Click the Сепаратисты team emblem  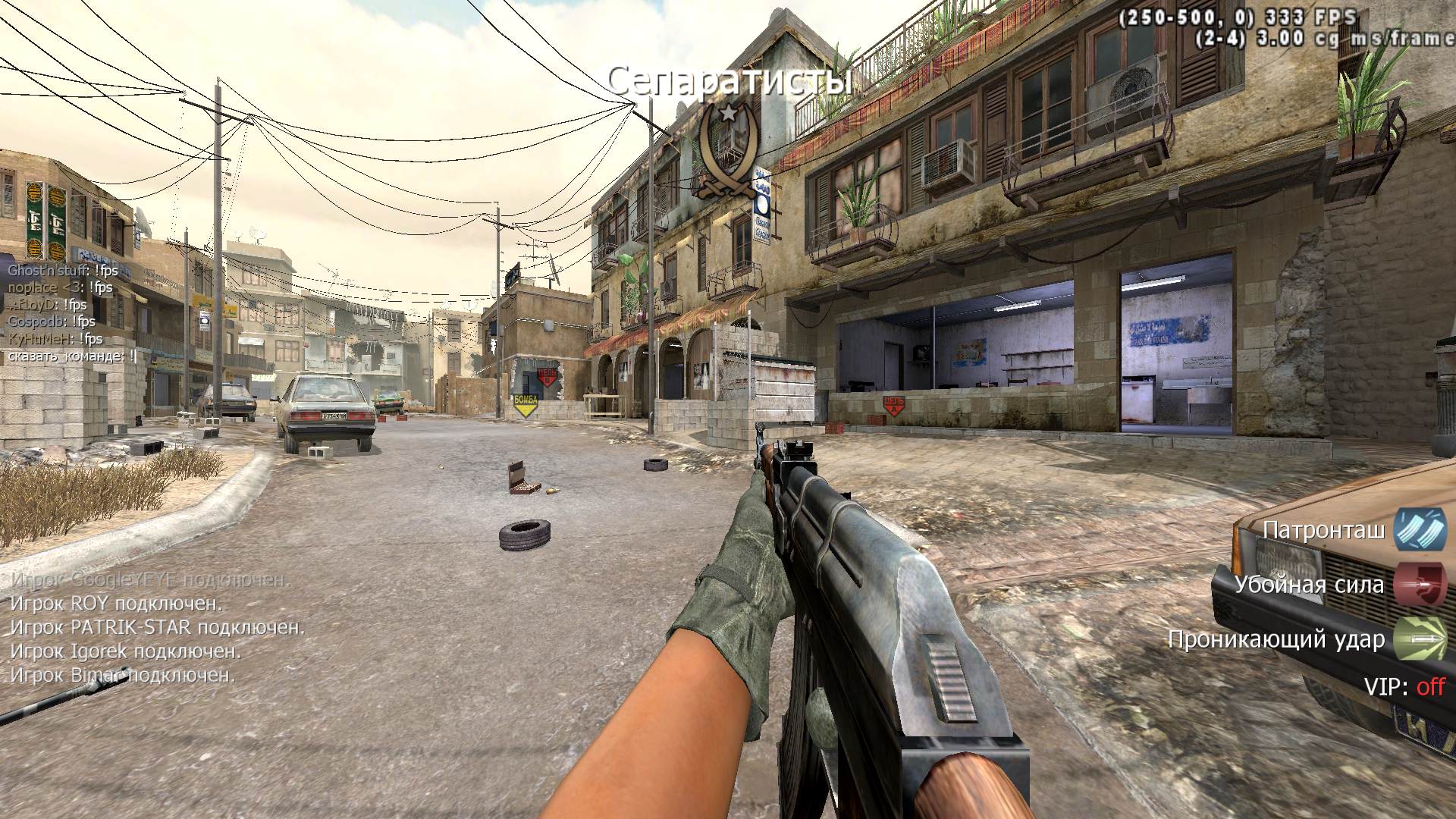pos(728,152)
